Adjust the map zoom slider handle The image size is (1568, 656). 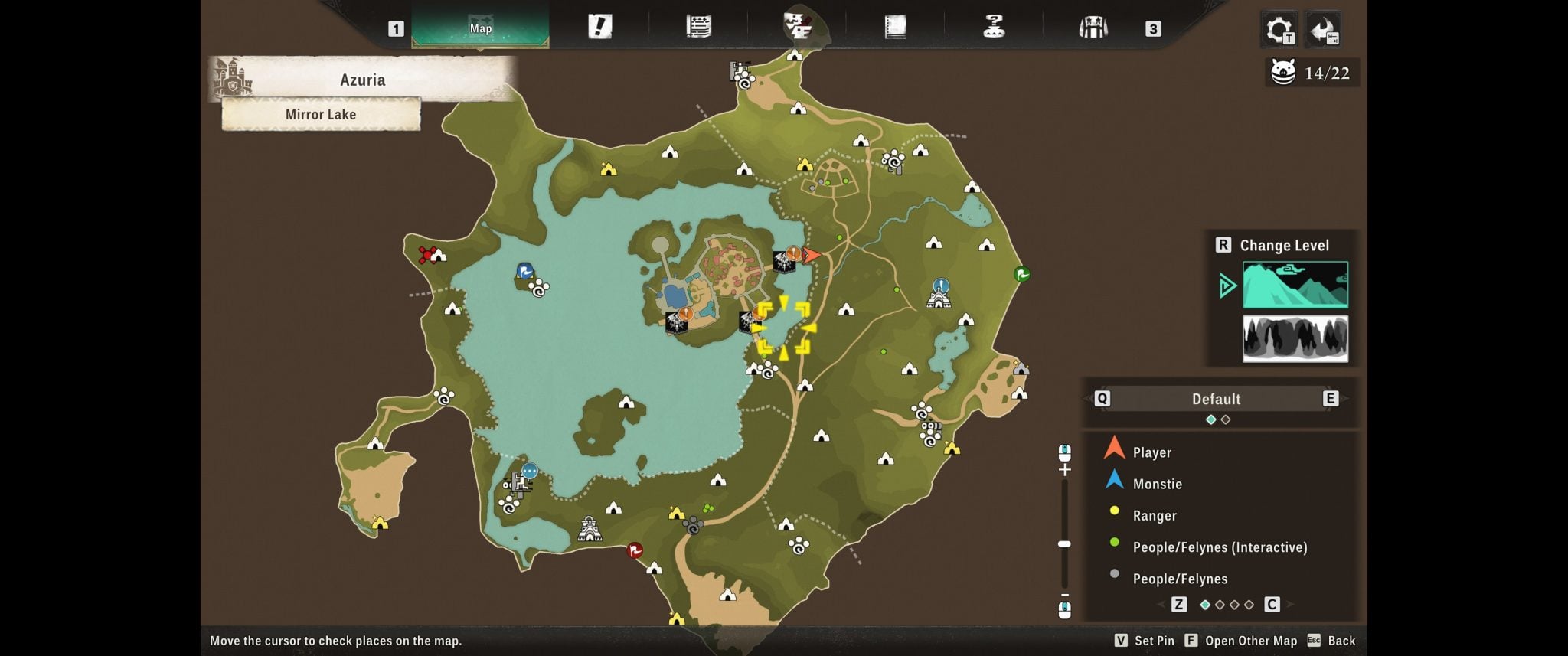[1064, 543]
